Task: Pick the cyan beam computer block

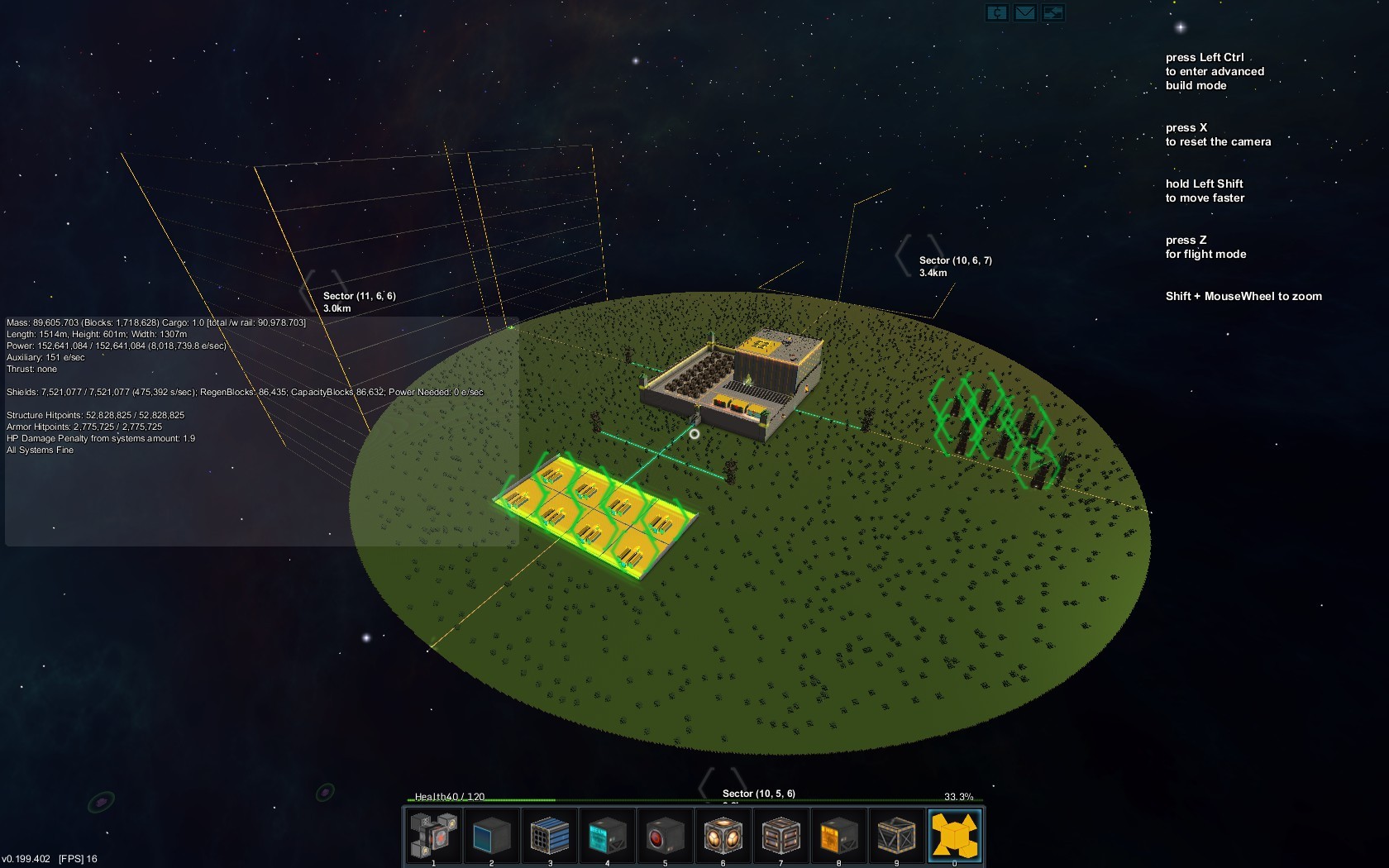Action: point(608,835)
